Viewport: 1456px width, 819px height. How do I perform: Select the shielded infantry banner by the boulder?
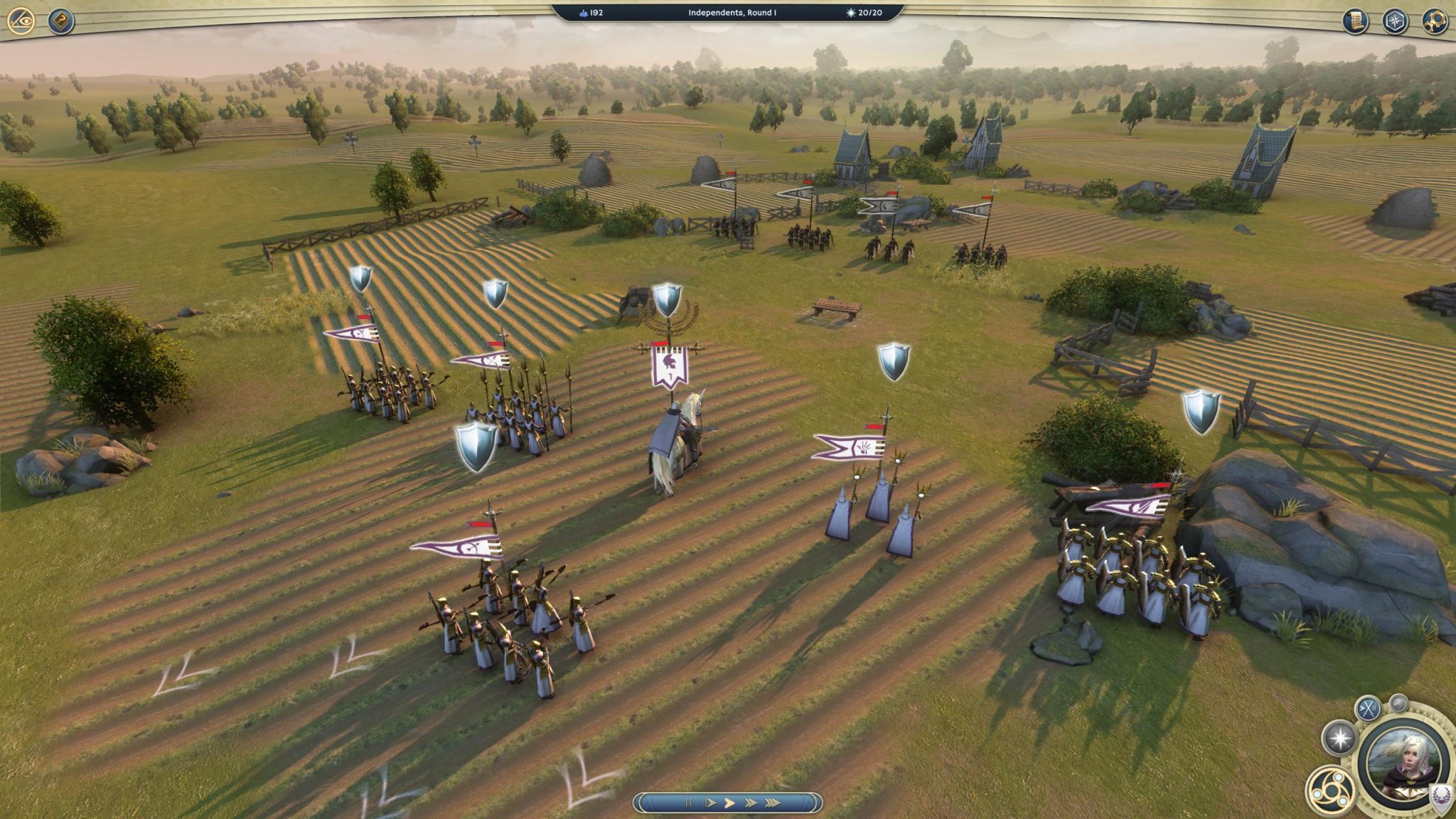click(1128, 506)
